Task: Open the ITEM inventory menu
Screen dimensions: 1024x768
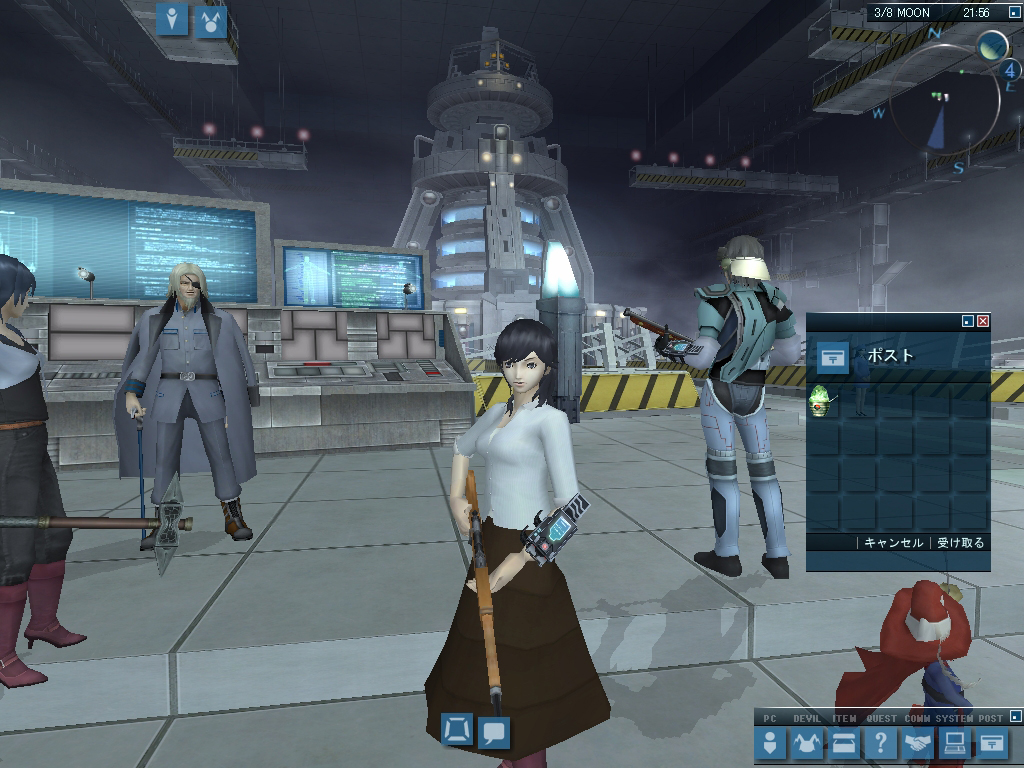Action: pyautogui.click(x=844, y=743)
